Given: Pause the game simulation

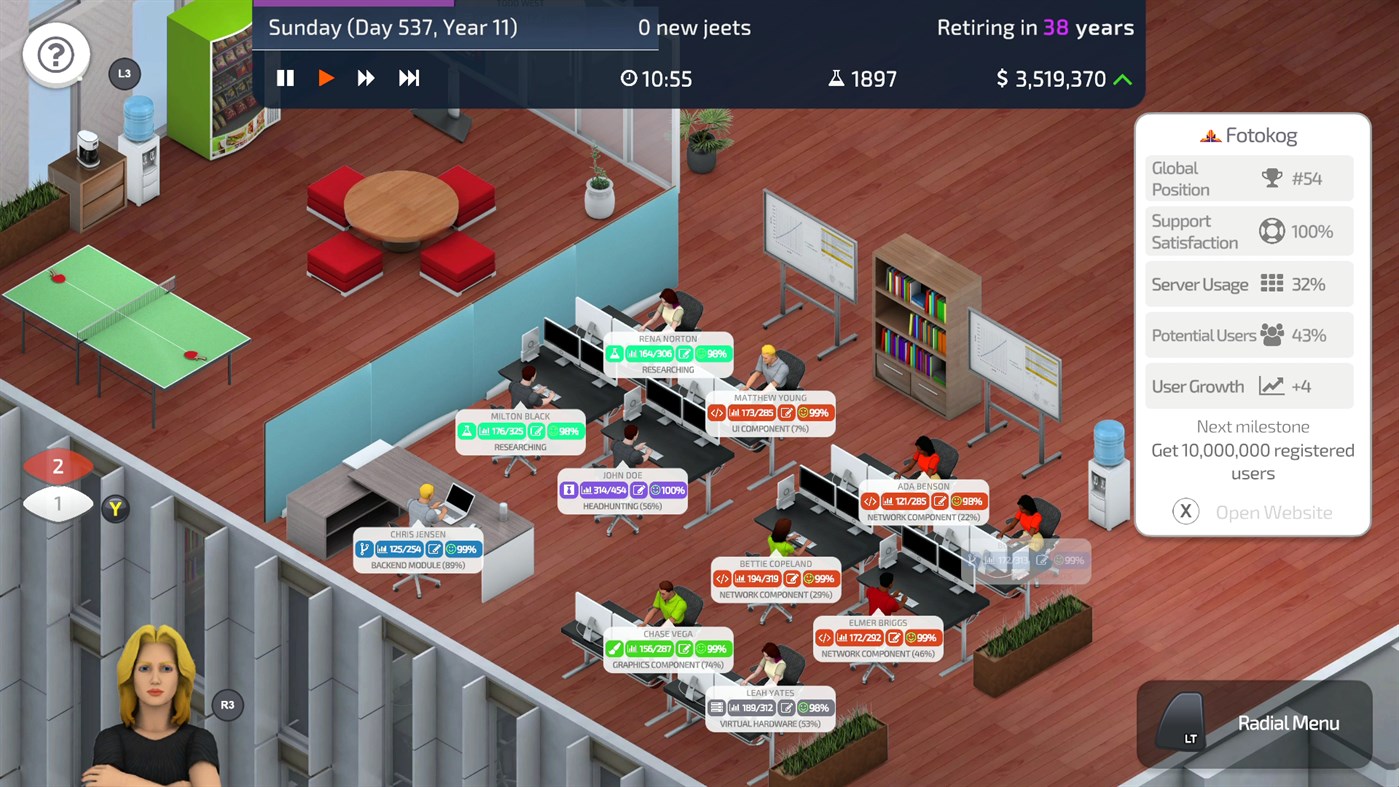Looking at the screenshot, I should (285, 77).
